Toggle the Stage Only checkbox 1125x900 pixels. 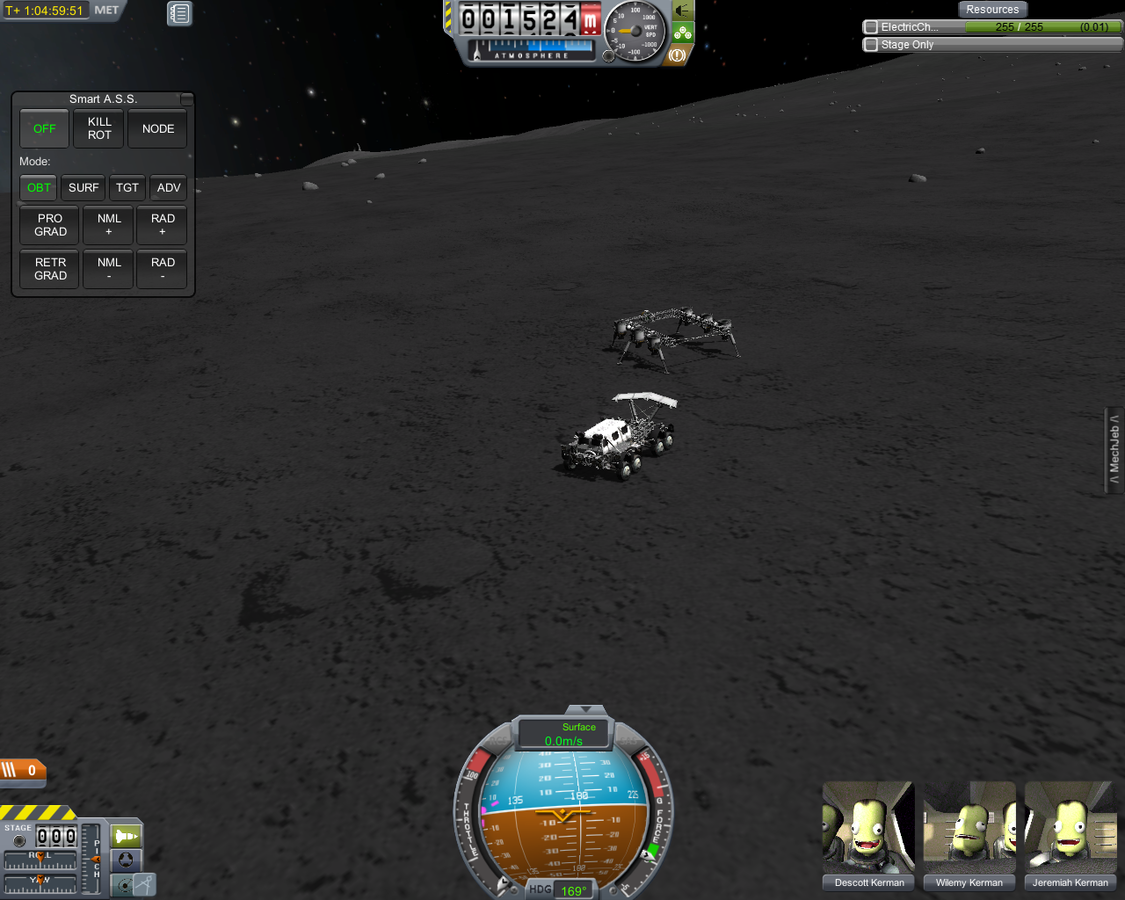click(x=871, y=45)
